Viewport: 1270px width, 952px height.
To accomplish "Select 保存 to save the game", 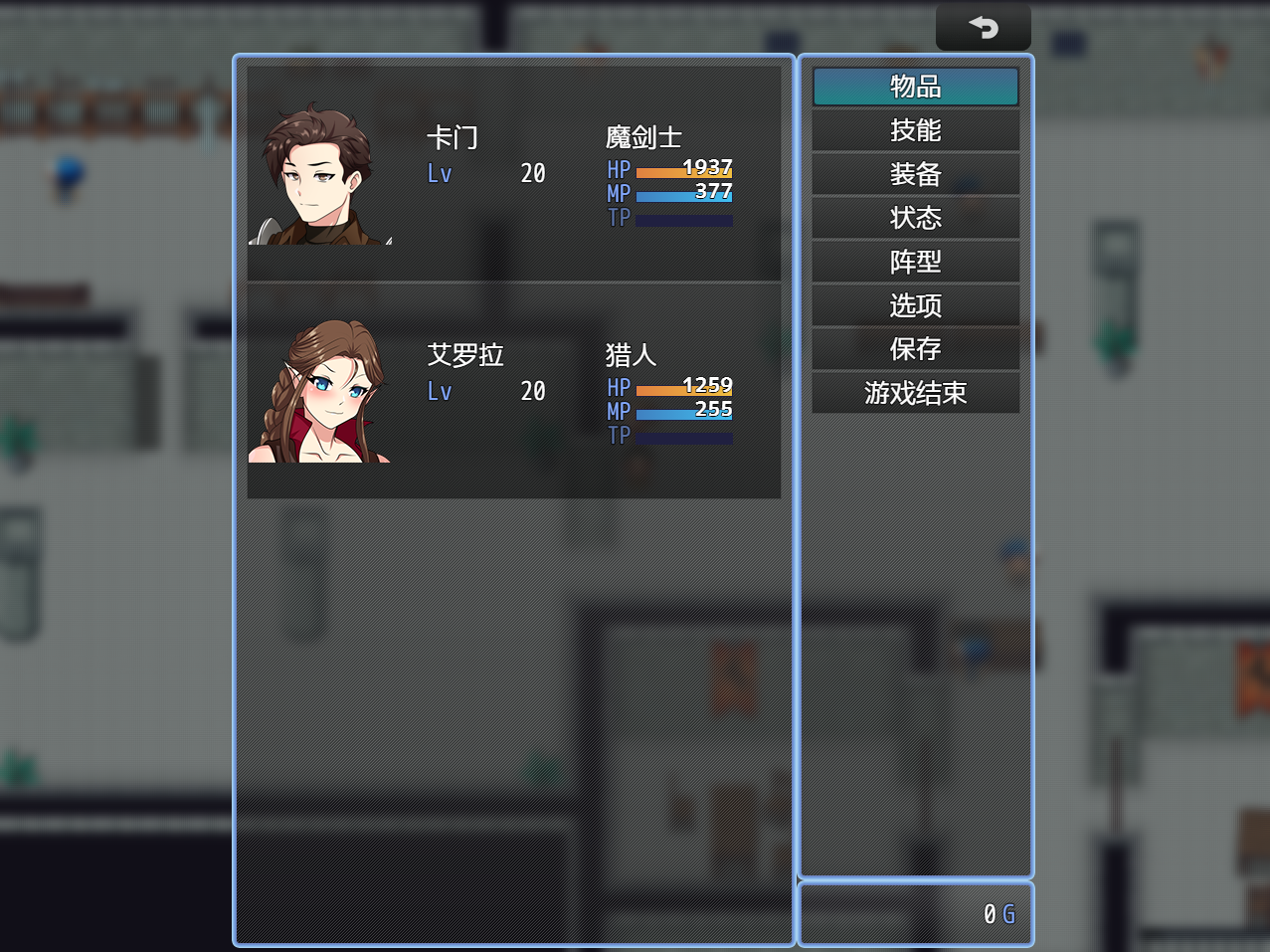I will pyautogui.click(x=915, y=349).
